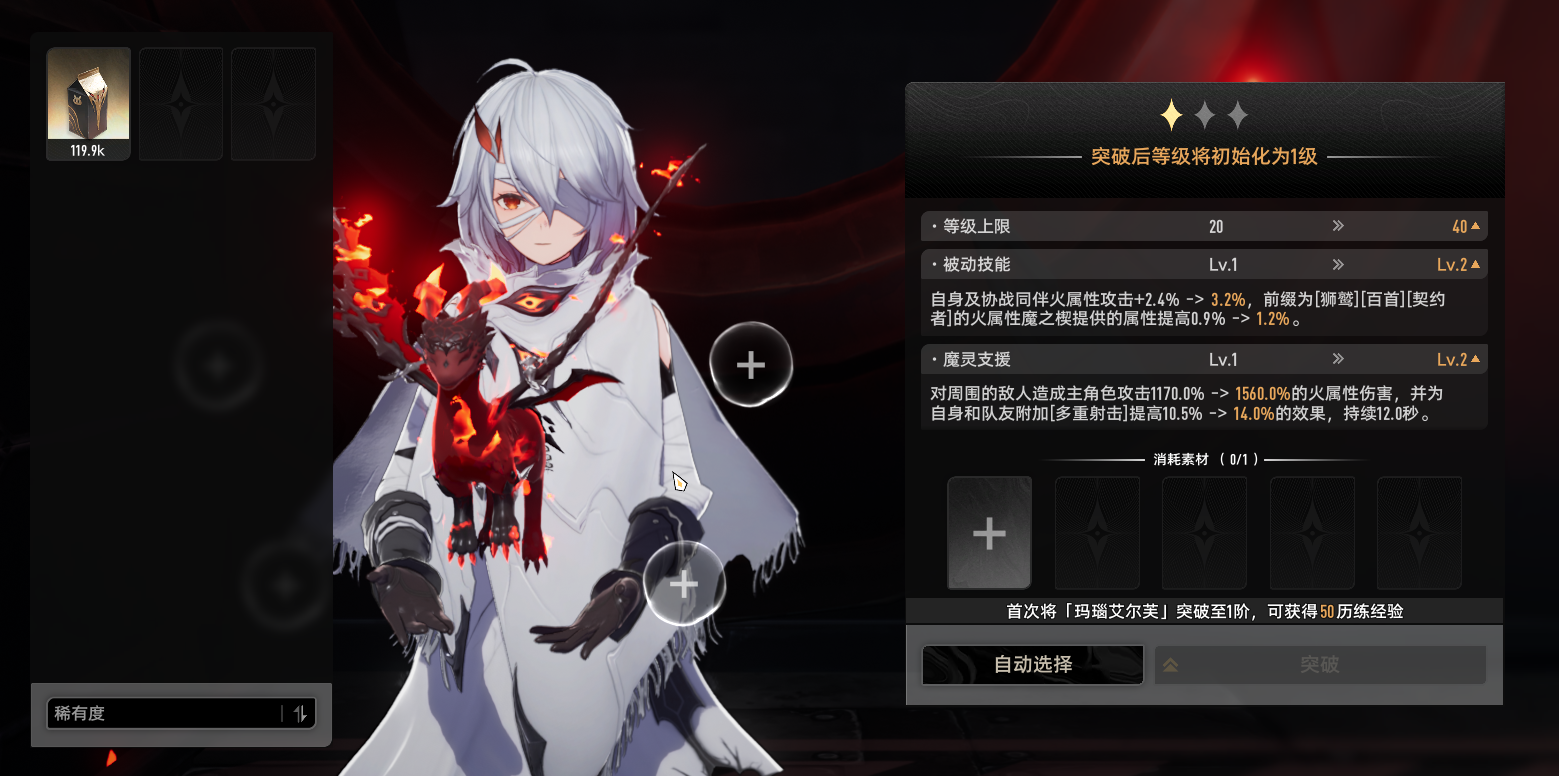Select the milk carton item slot
This screenshot has width=1559, height=776.
(x=88, y=103)
